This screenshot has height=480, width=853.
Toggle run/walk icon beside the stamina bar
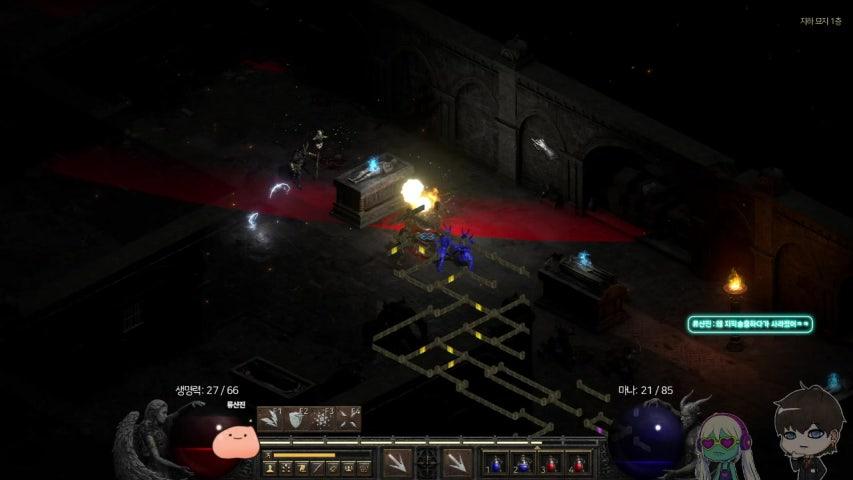click(268, 455)
